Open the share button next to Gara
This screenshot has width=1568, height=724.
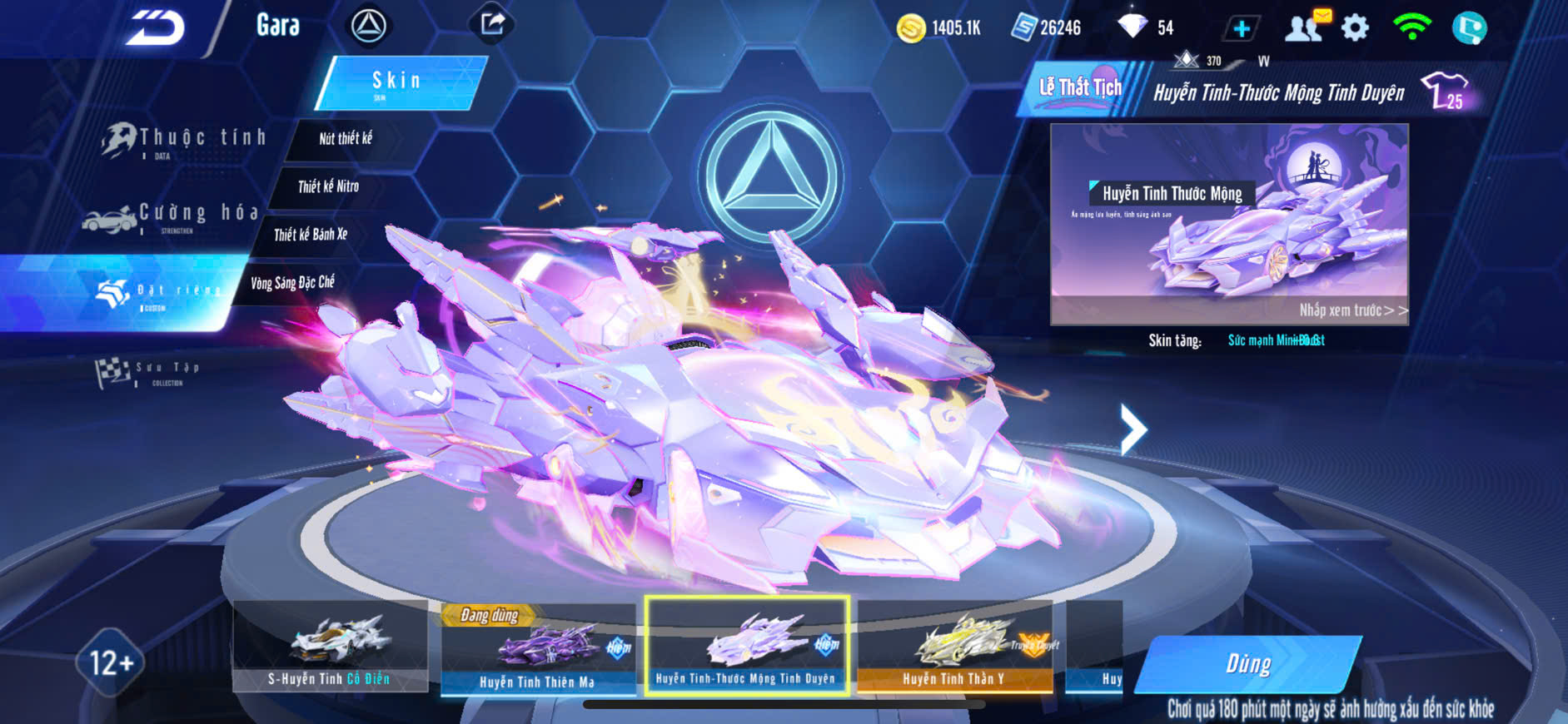click(x=492, y=24)
